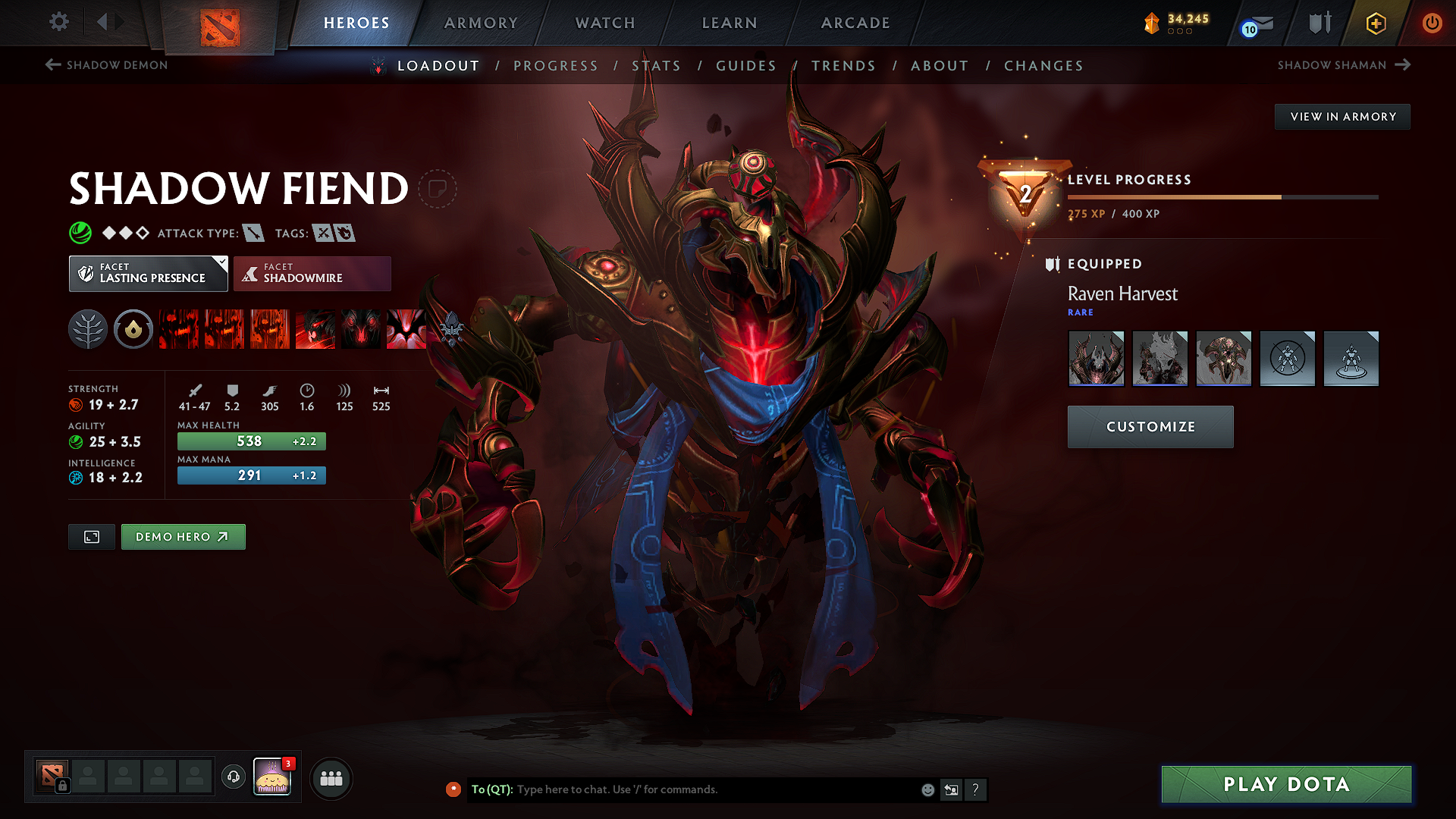Viewport: 1456px width, 819px height.
Task: Select the Requiem of Souls ultimate icon
Action: pos(406,329)
